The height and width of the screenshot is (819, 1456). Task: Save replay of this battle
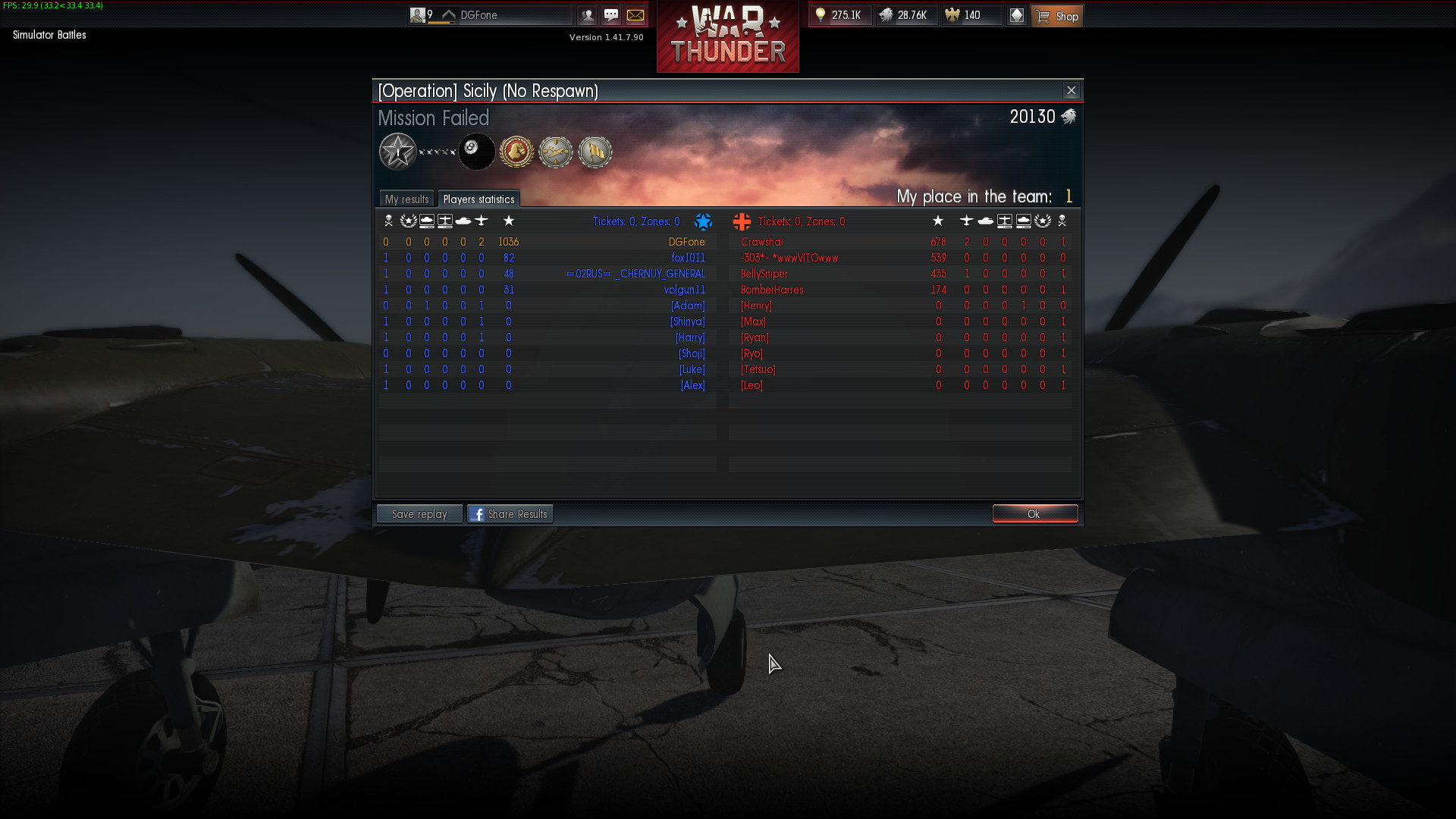tap(419, 514)
